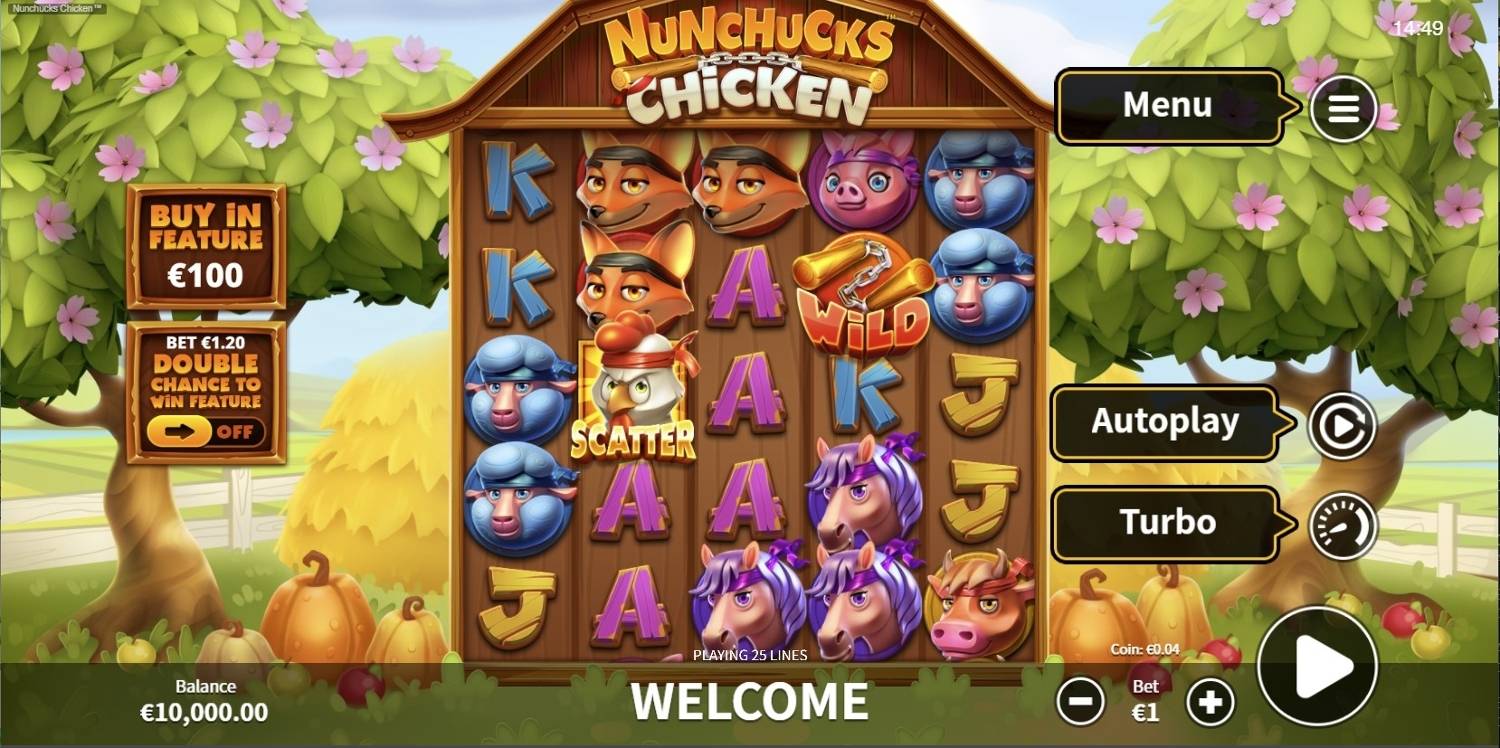Open the Menu hamburger icon
This screenshot has width=1500, height=748.
point(1343,108)
